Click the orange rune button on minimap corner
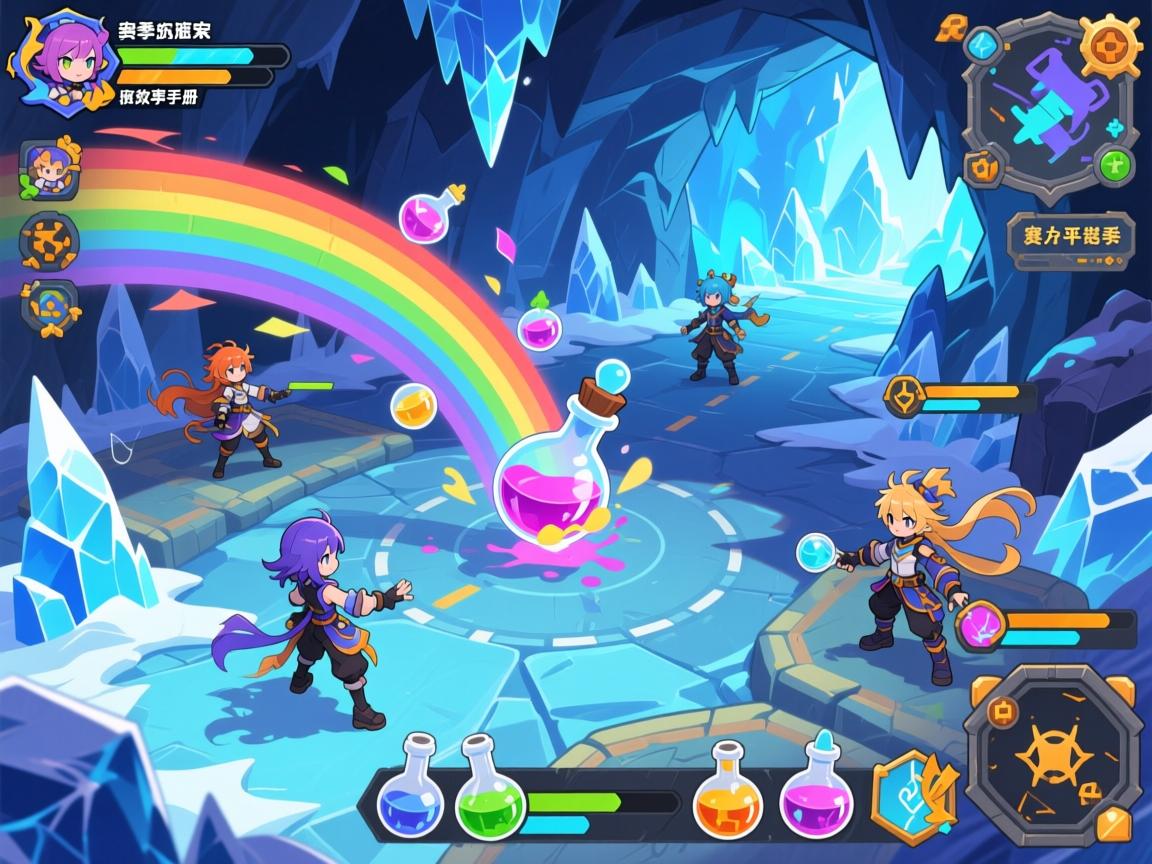 982,167
